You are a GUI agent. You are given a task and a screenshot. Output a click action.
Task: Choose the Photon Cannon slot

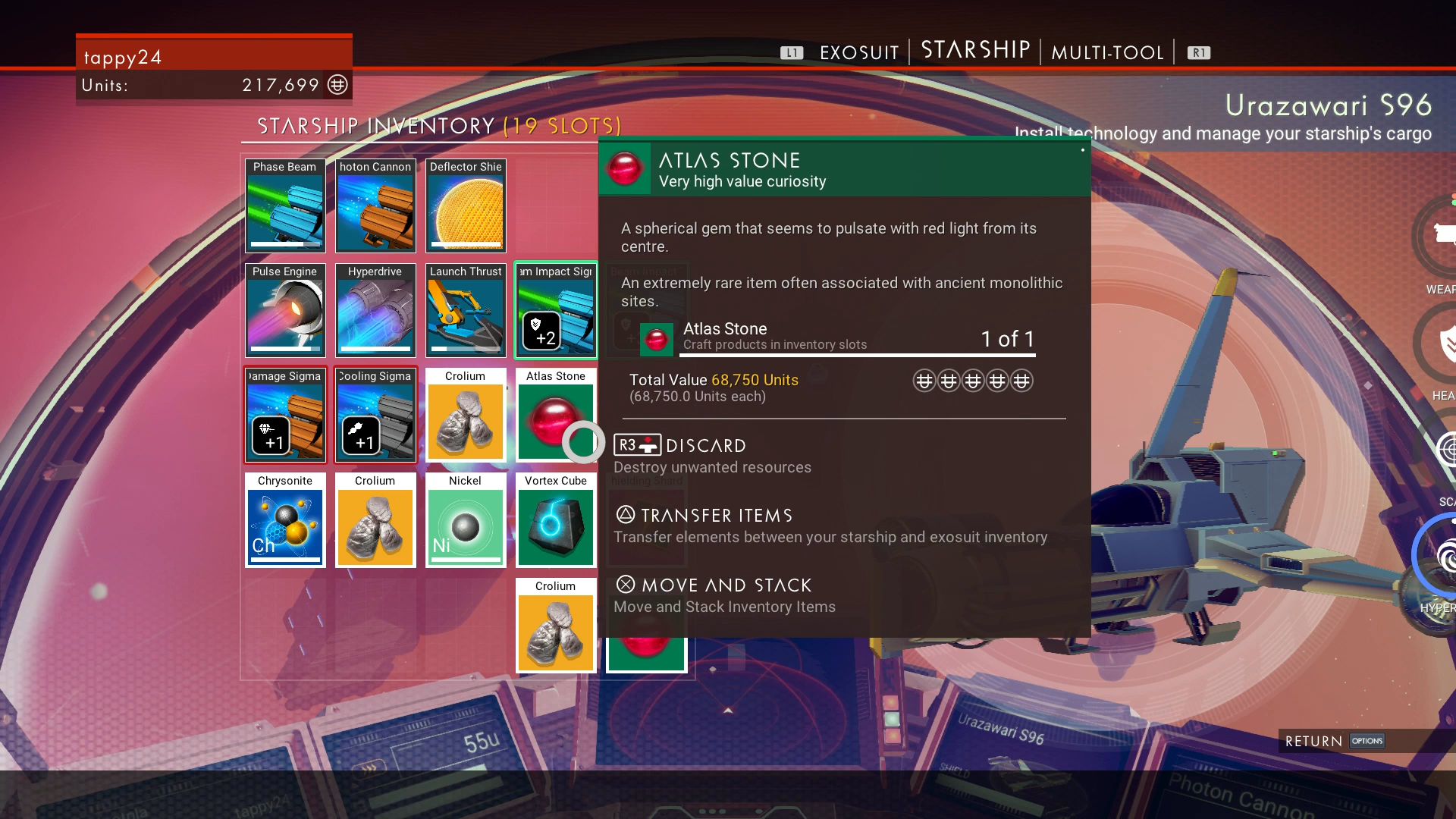click(x=375, y=206)
